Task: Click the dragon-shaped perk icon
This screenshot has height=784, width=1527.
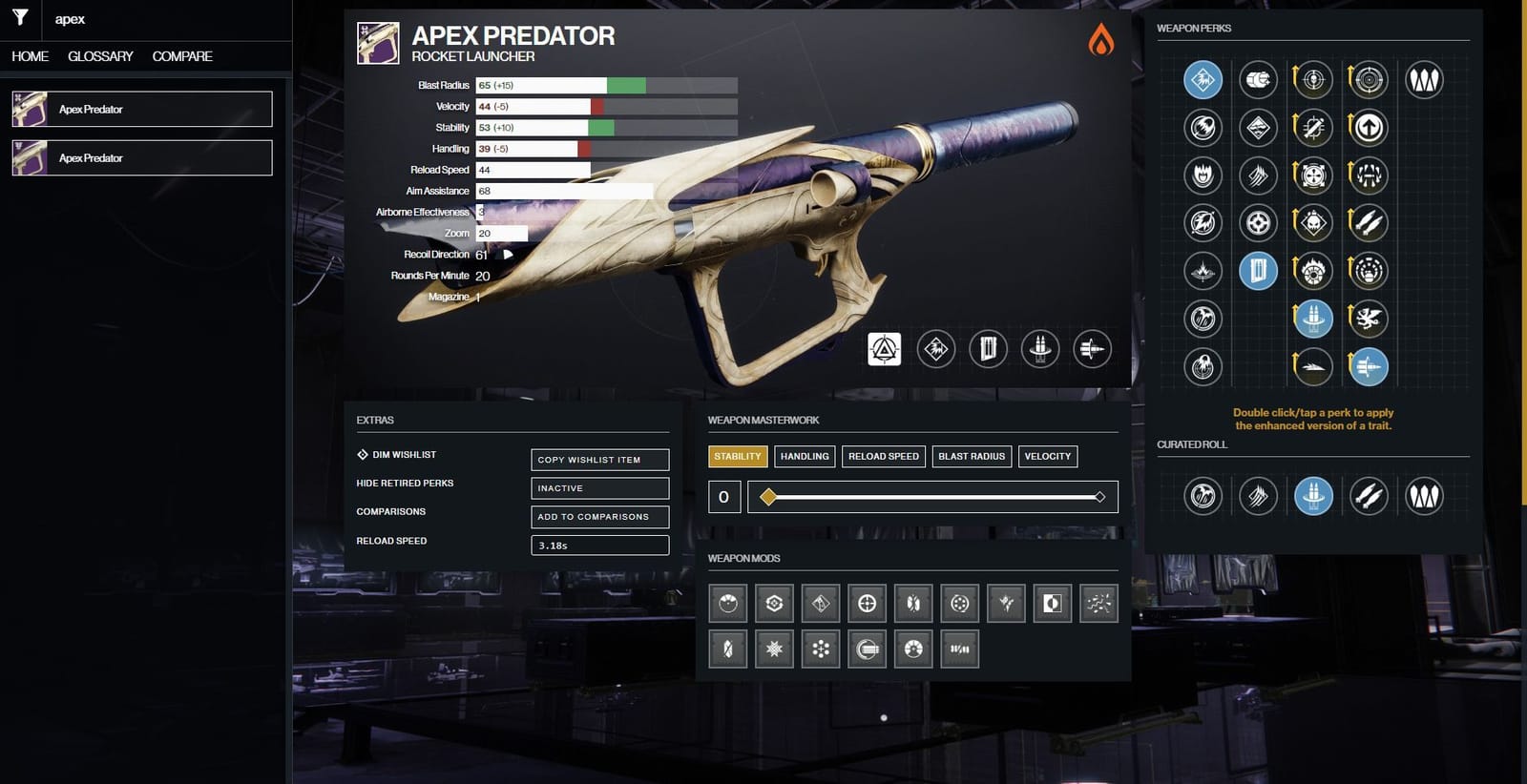Action: point(1369,319)
